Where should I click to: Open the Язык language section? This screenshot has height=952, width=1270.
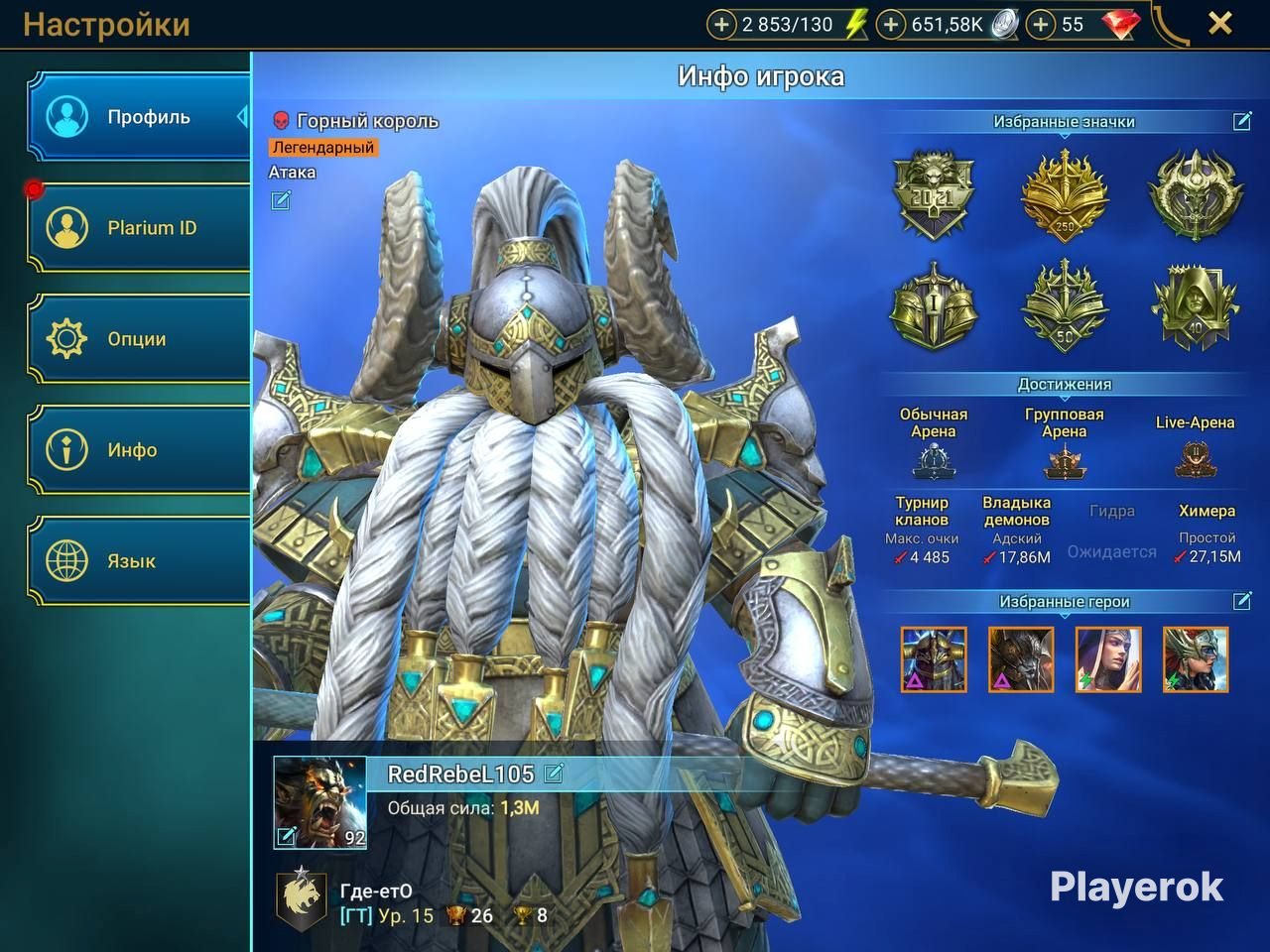point(139,561)
